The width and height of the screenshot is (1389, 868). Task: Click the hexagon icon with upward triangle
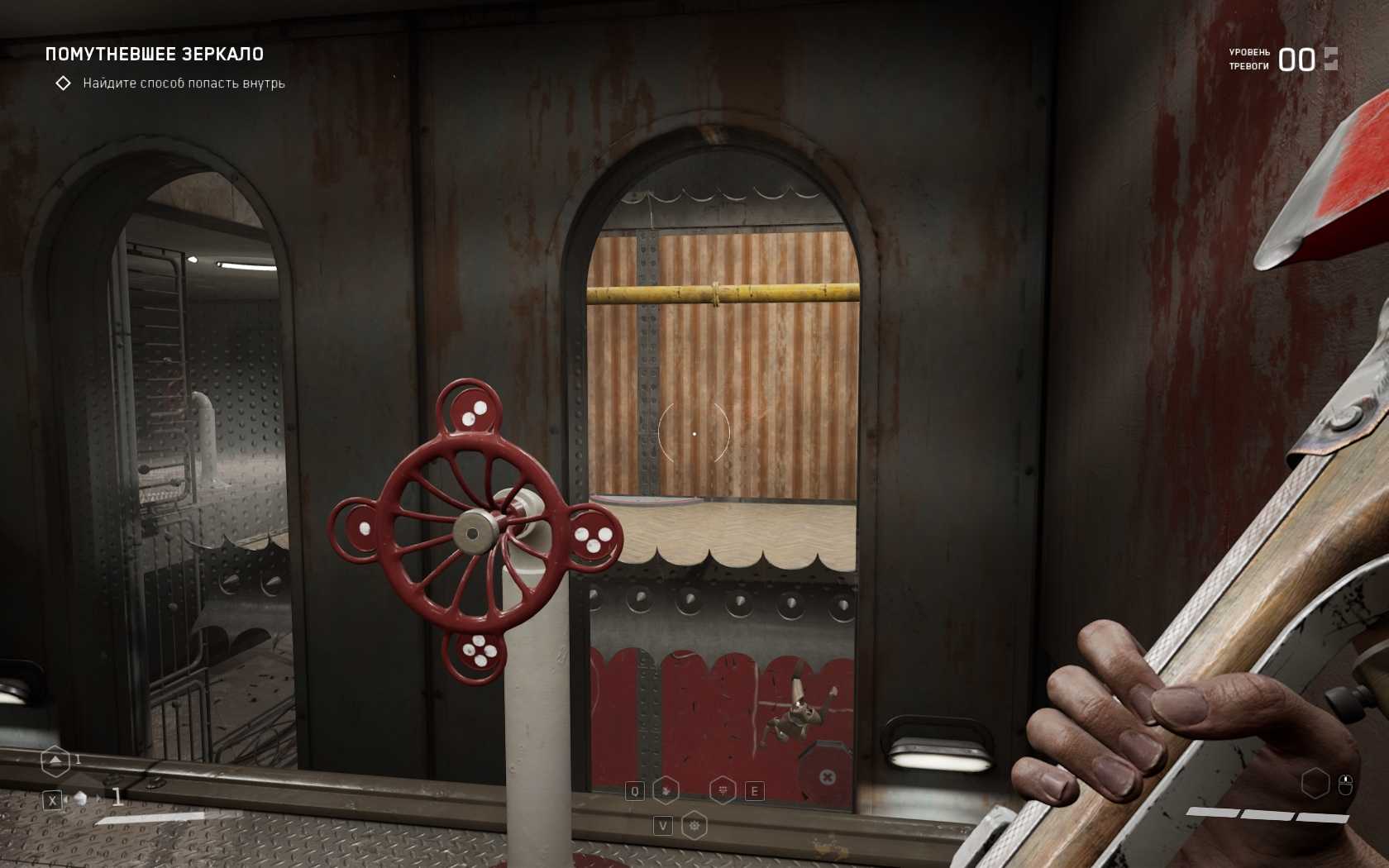[x=55, y=761]
